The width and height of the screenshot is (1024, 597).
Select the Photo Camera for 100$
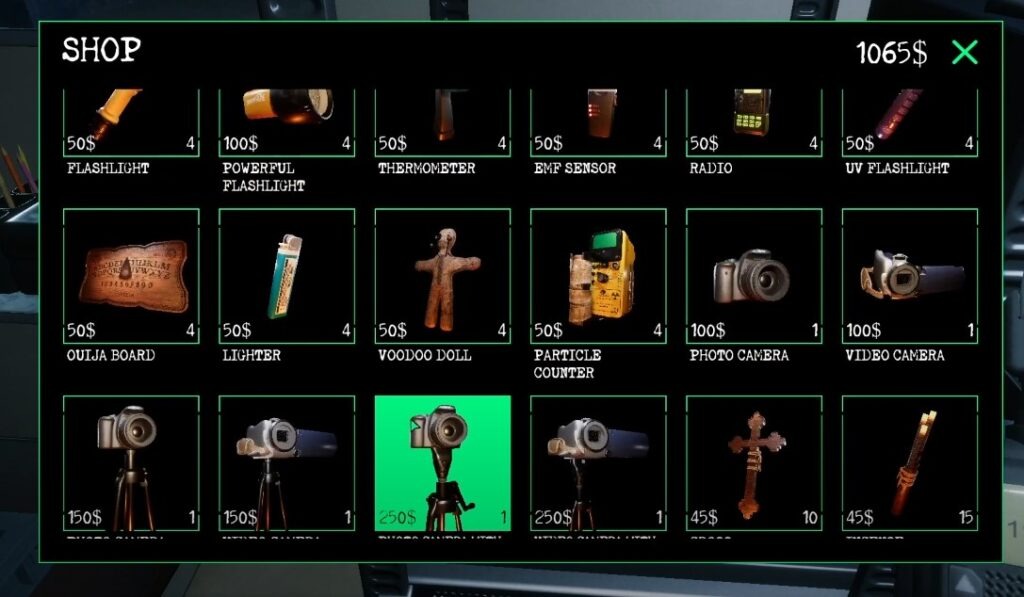pos(754,276)
